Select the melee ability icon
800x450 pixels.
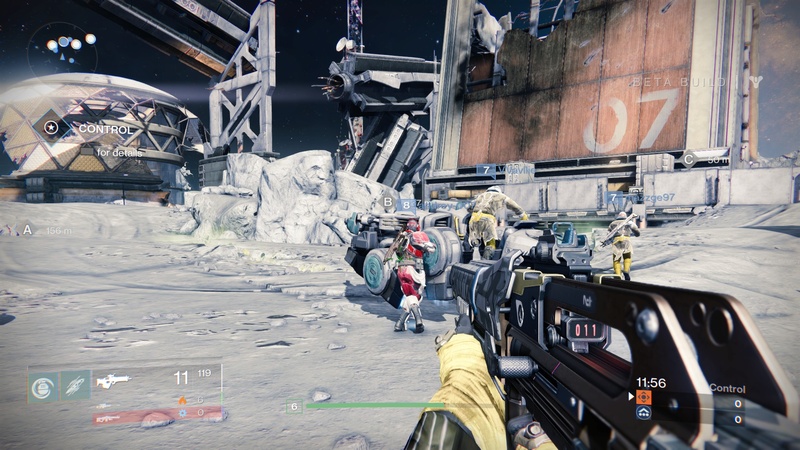(x=76, y=385)
